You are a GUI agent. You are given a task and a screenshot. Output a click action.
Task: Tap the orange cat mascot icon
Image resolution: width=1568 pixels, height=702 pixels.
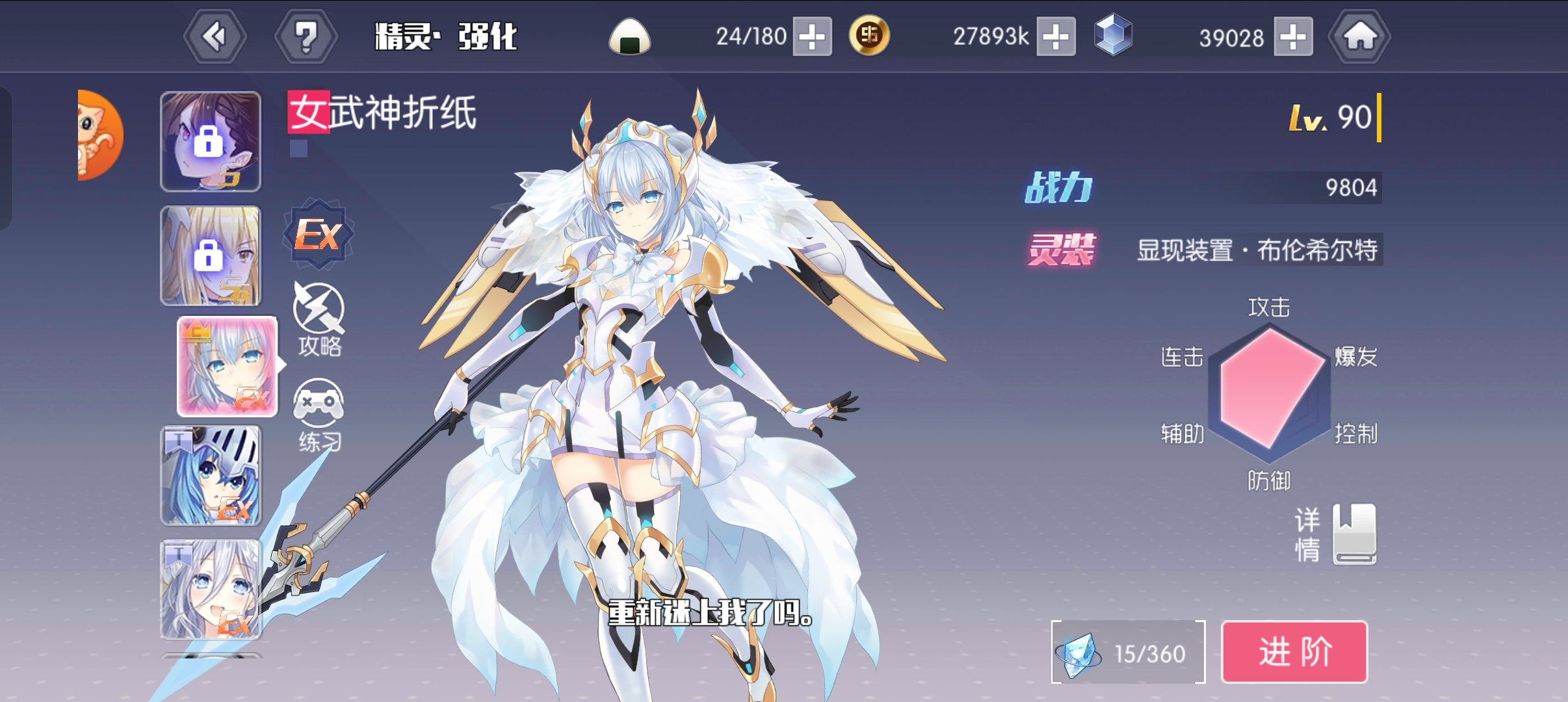pos(99,135)
